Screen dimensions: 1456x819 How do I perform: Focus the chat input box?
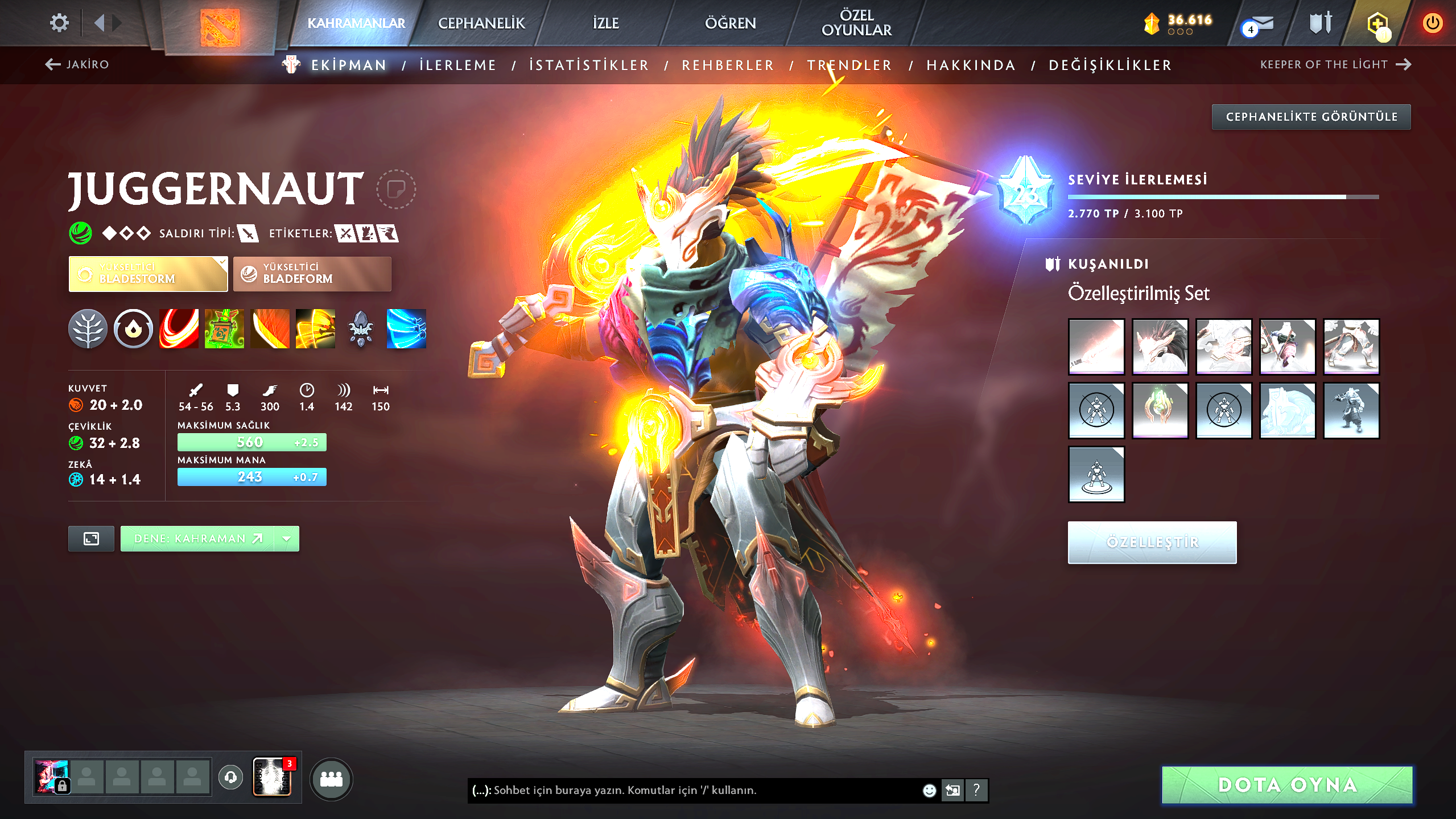694,790
